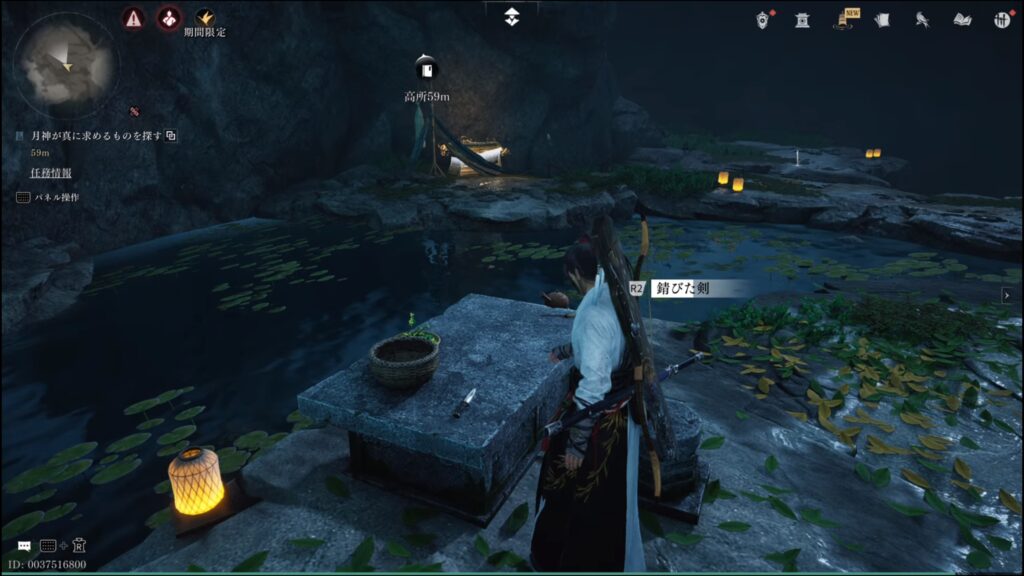Open the stacked cards icon

point(882,19)
